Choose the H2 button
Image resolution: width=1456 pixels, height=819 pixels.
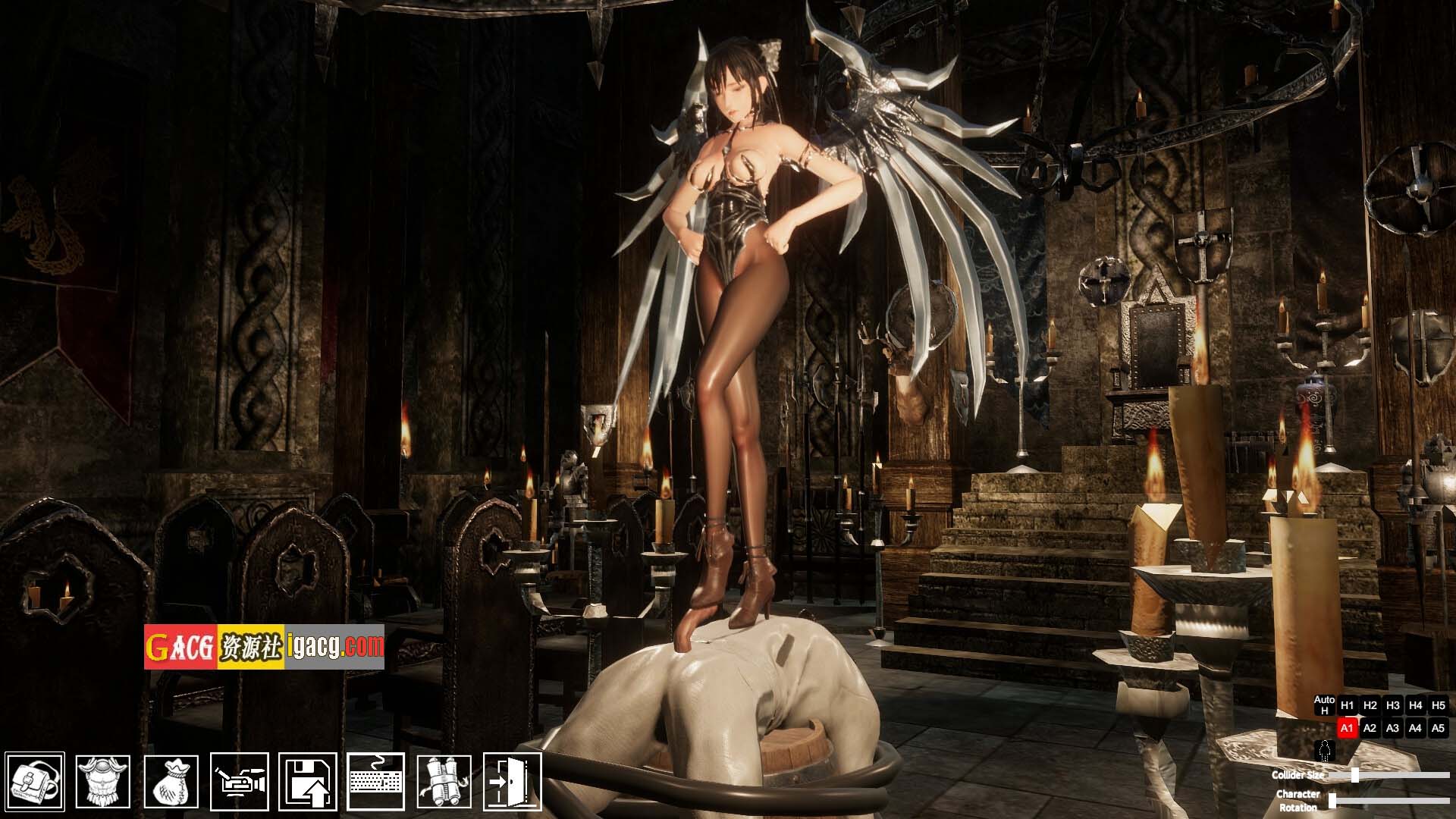tap(1370, 705)
